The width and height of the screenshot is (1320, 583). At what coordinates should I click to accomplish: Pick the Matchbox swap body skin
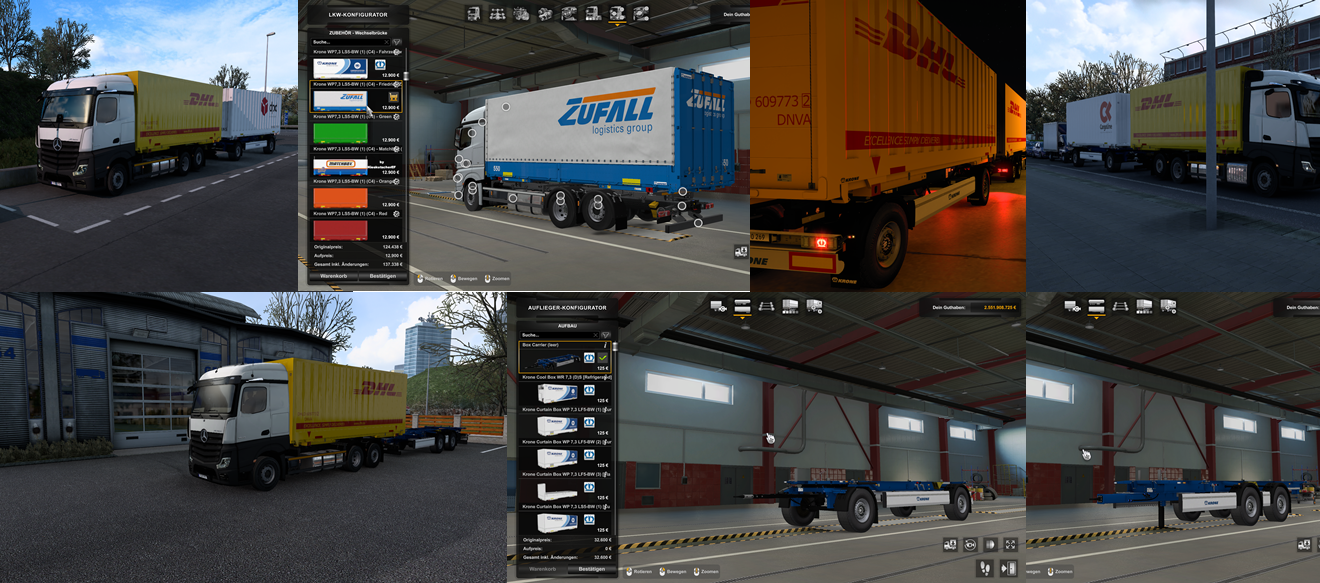pos(341,166)
